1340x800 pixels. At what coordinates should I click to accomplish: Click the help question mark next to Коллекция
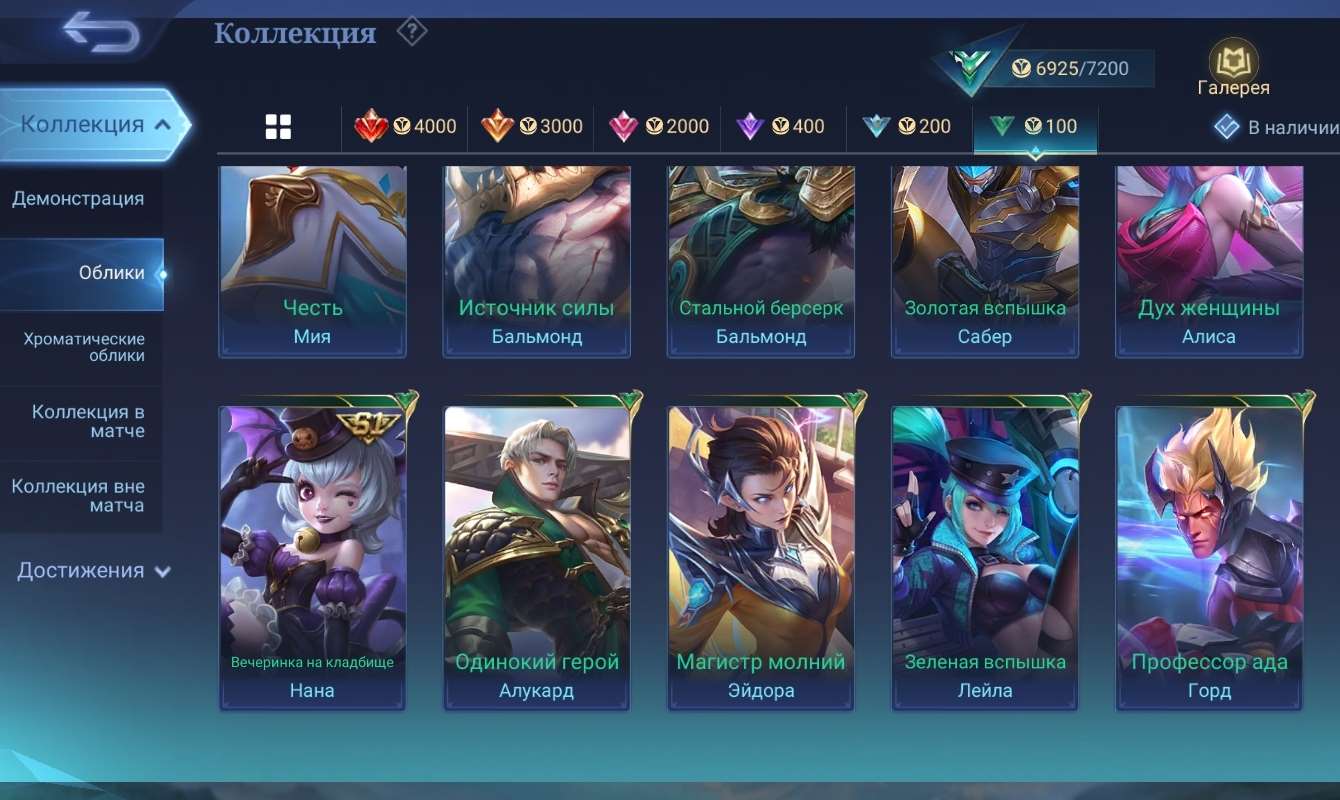(x=411, y=32)
